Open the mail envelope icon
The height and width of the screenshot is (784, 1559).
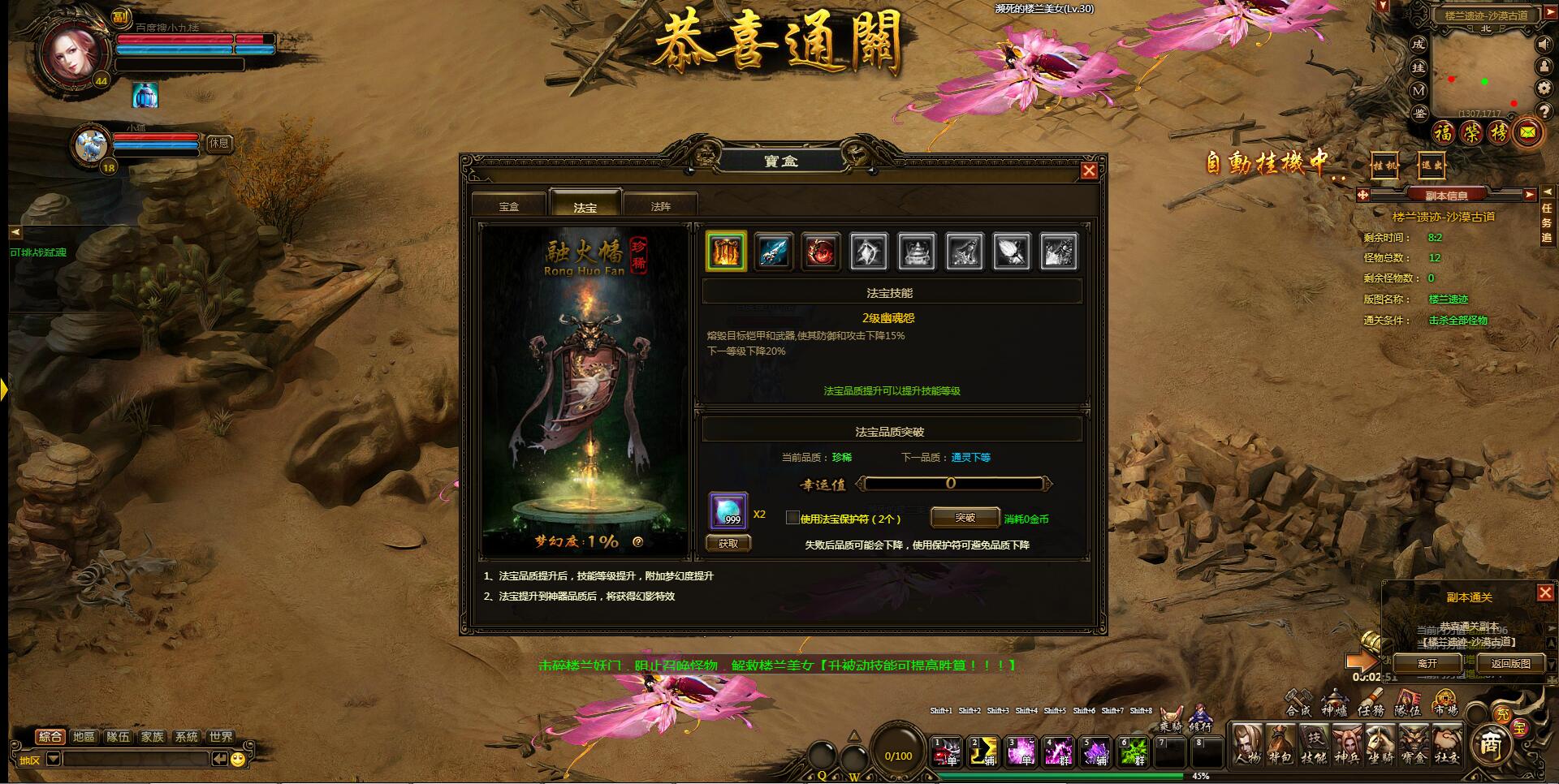1528,132
